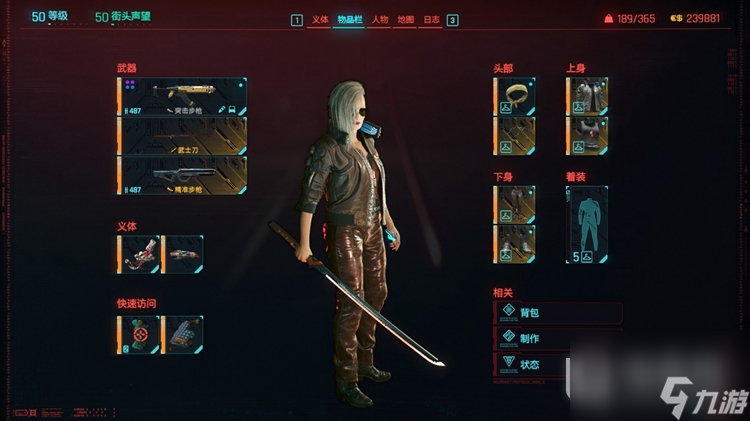
Task: Choose the 武士刀 weapon slot
Action: [183, 136]
